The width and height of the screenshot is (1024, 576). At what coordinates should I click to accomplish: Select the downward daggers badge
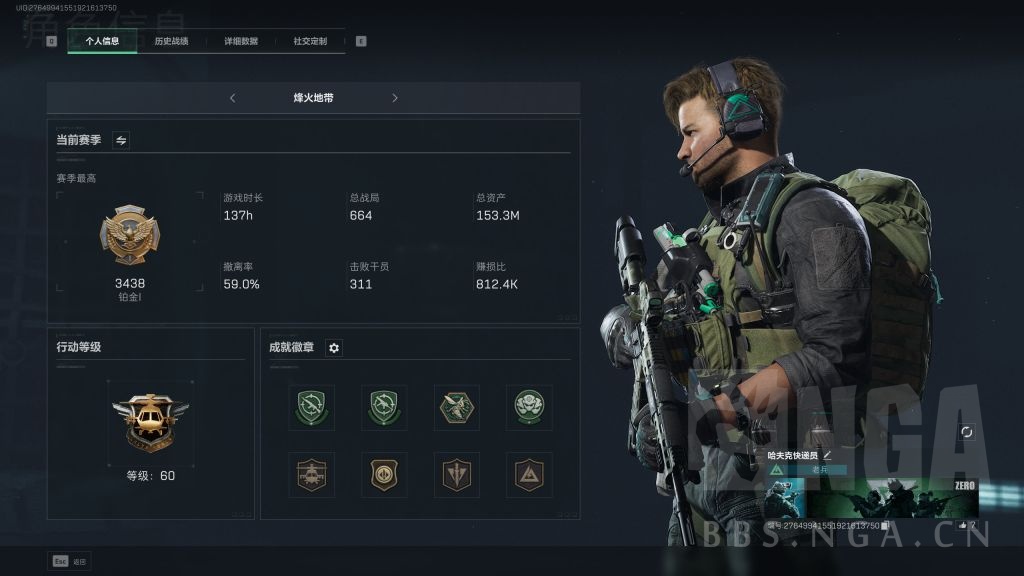coord(456,475)
